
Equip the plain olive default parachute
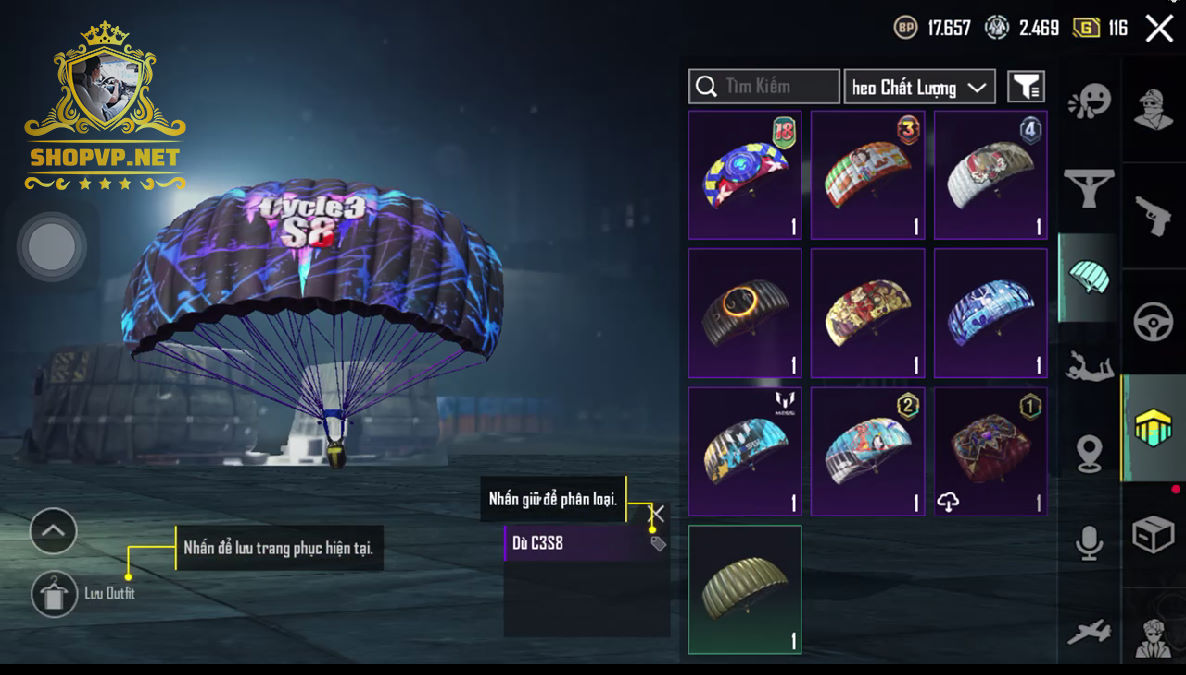(745, 590)
